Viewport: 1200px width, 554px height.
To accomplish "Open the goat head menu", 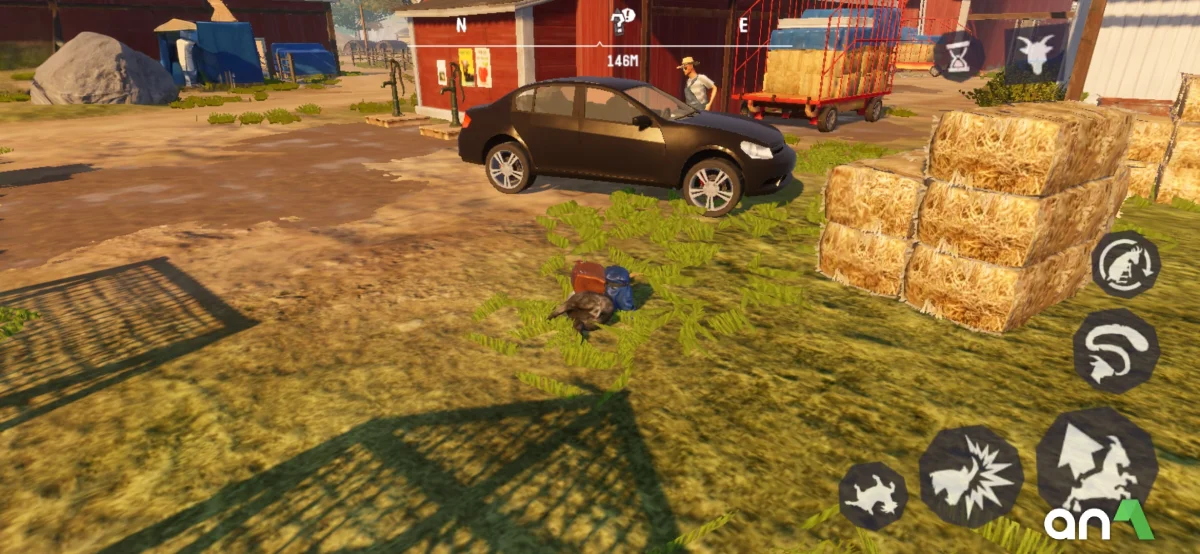I will point(1035,54).
